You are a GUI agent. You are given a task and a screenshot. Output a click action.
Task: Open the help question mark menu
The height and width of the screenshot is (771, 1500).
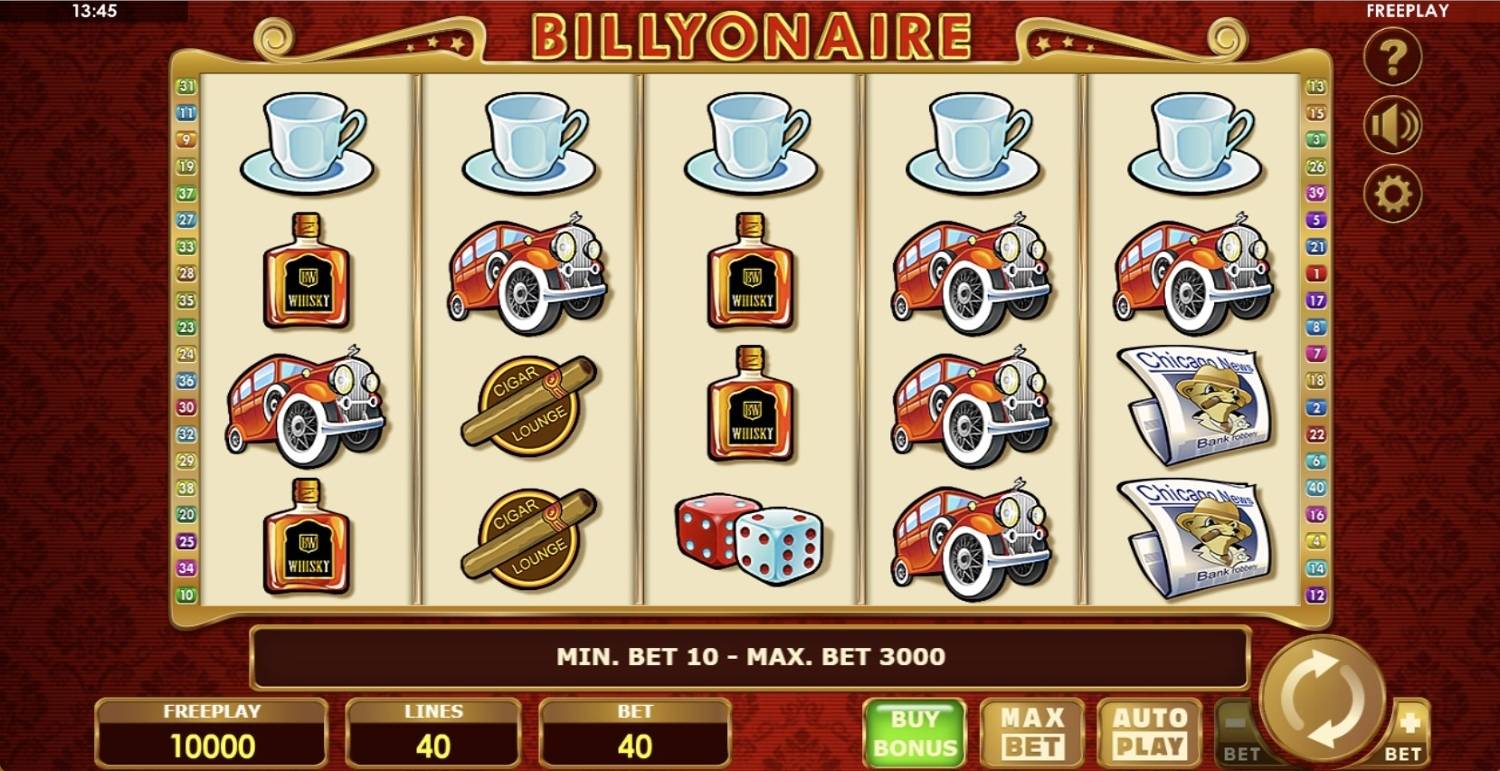[x=1392, y=57]
